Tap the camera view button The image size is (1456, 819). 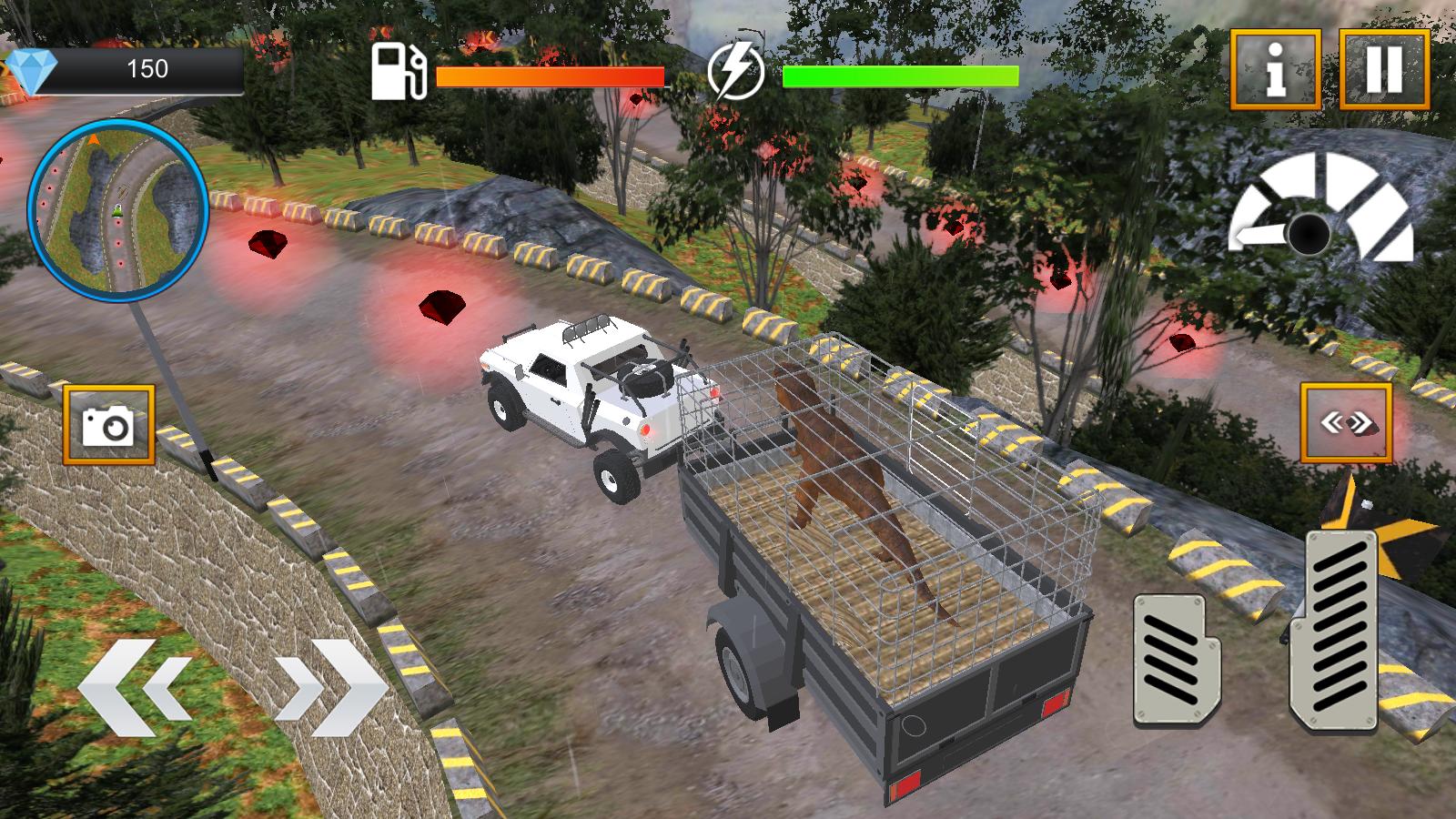click(109, 425)
